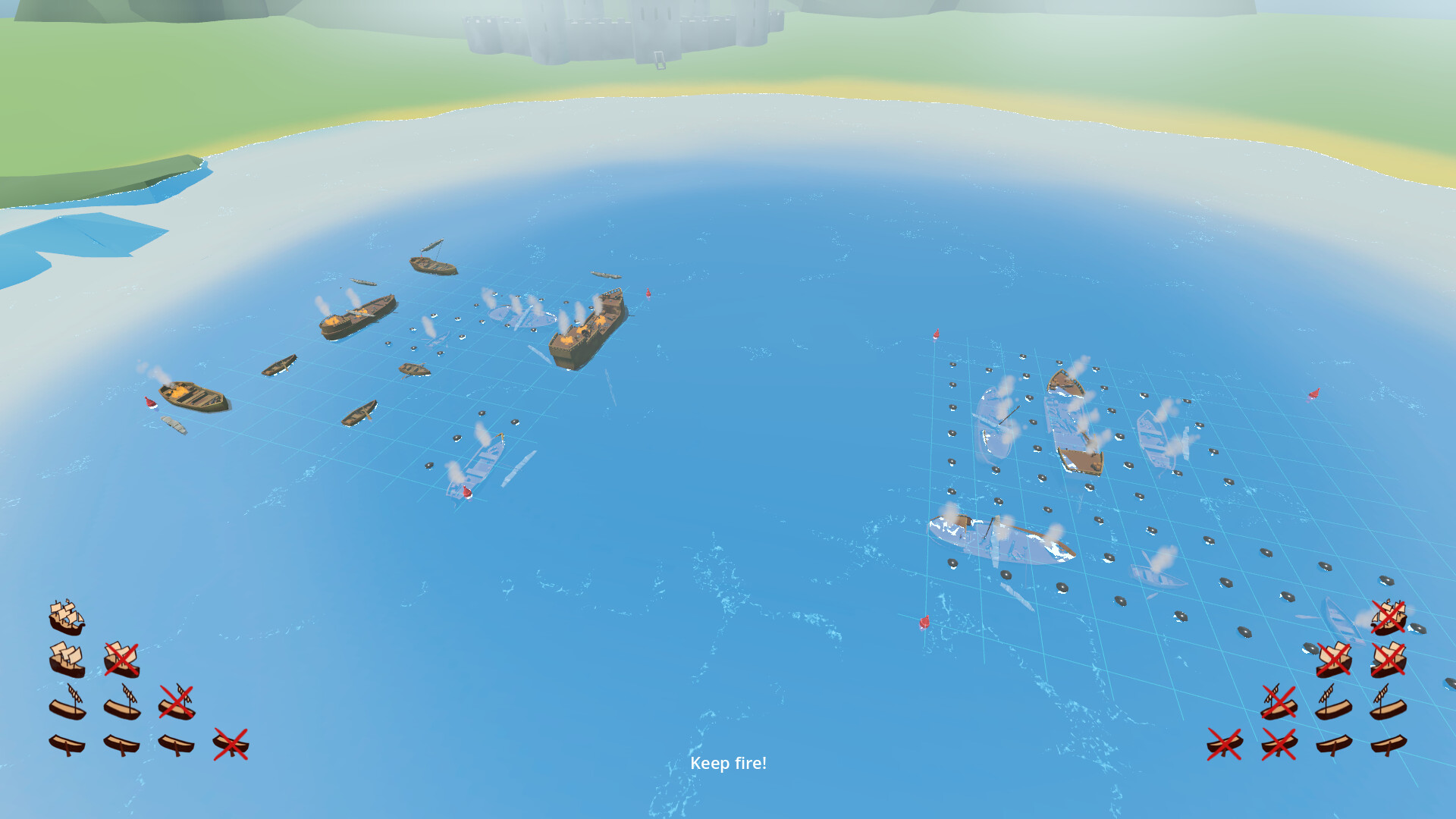Select the crossed-out sailing ship icon bottom-left
This screenshot has width=1456, height=819.
[123, 660]
